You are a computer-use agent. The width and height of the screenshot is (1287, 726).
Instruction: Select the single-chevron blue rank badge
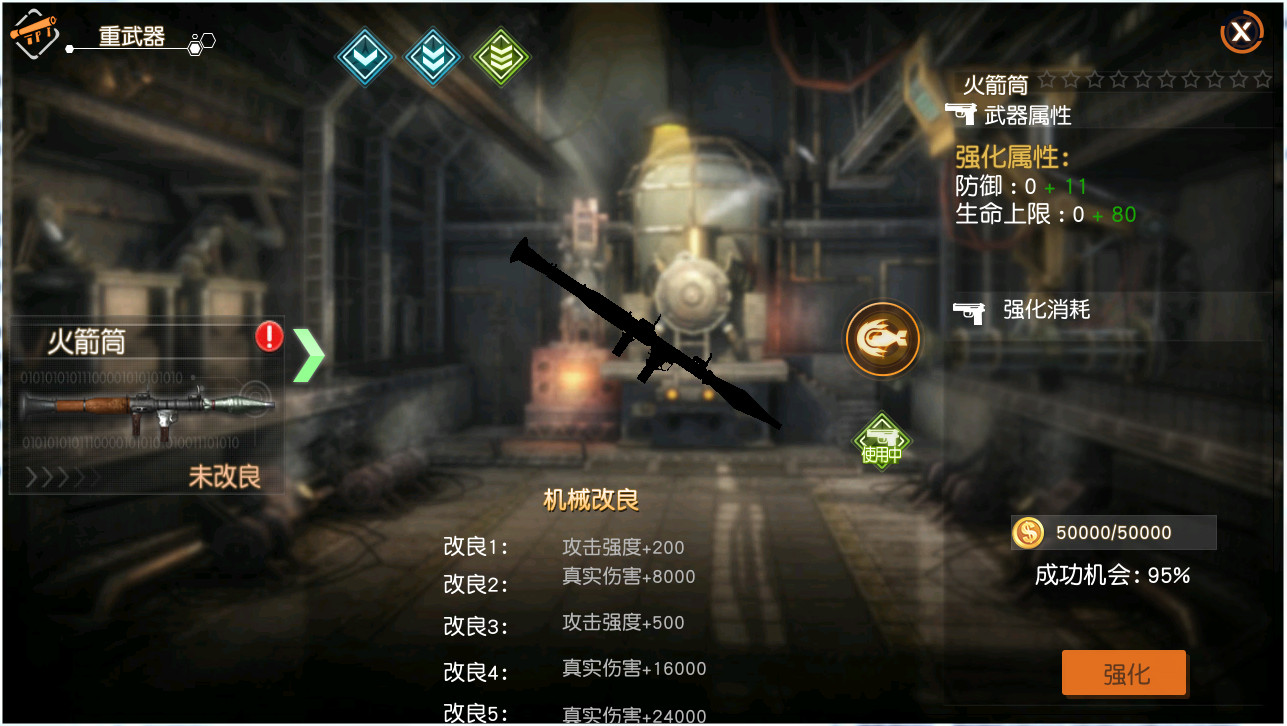point(364,57)
